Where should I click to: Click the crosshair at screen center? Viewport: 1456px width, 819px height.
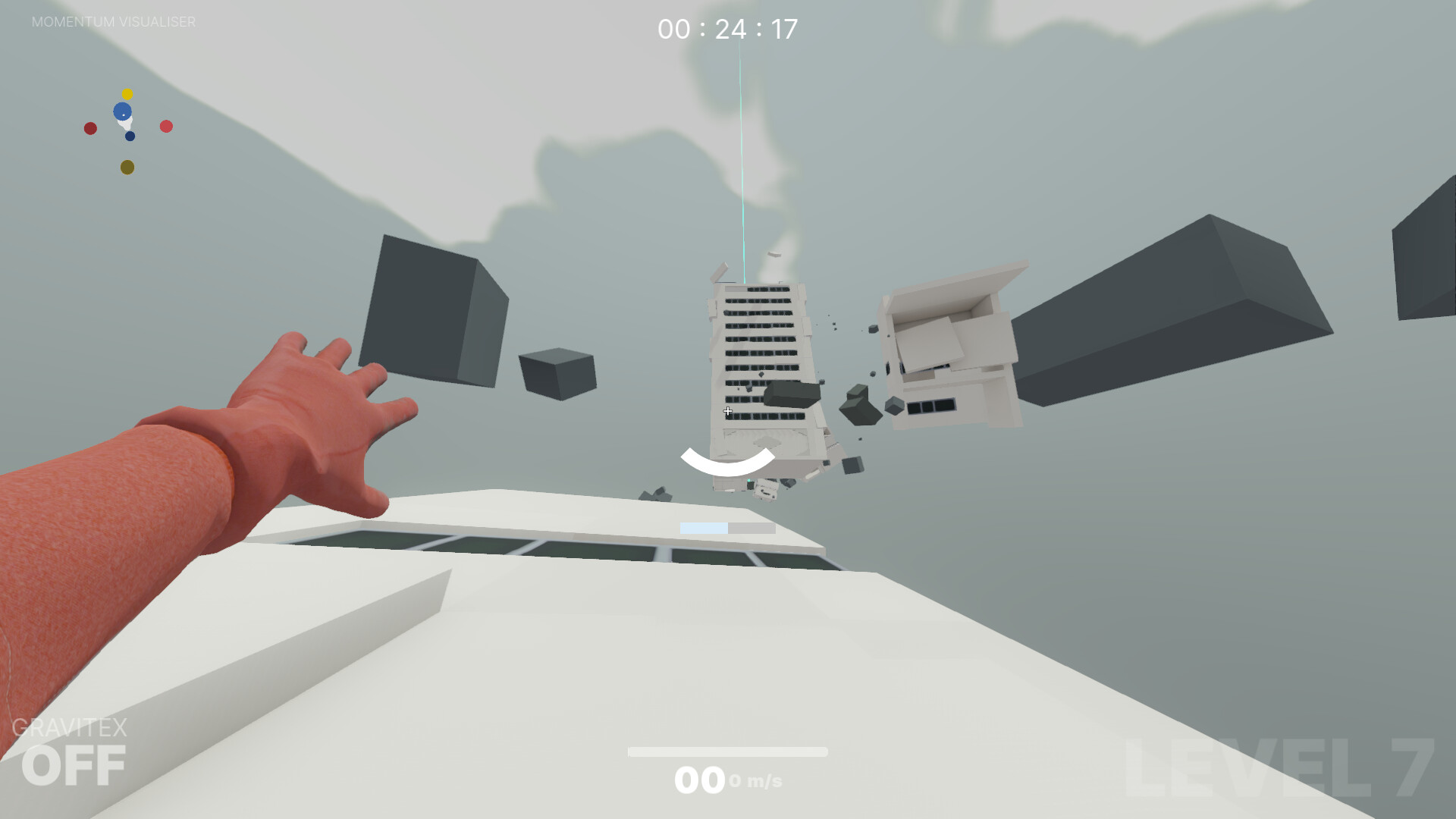coord(727,410)
